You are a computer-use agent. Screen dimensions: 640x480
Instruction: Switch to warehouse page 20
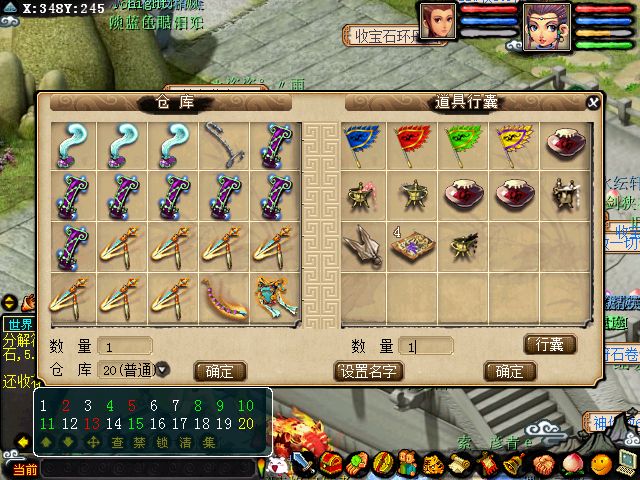[246, 424]
